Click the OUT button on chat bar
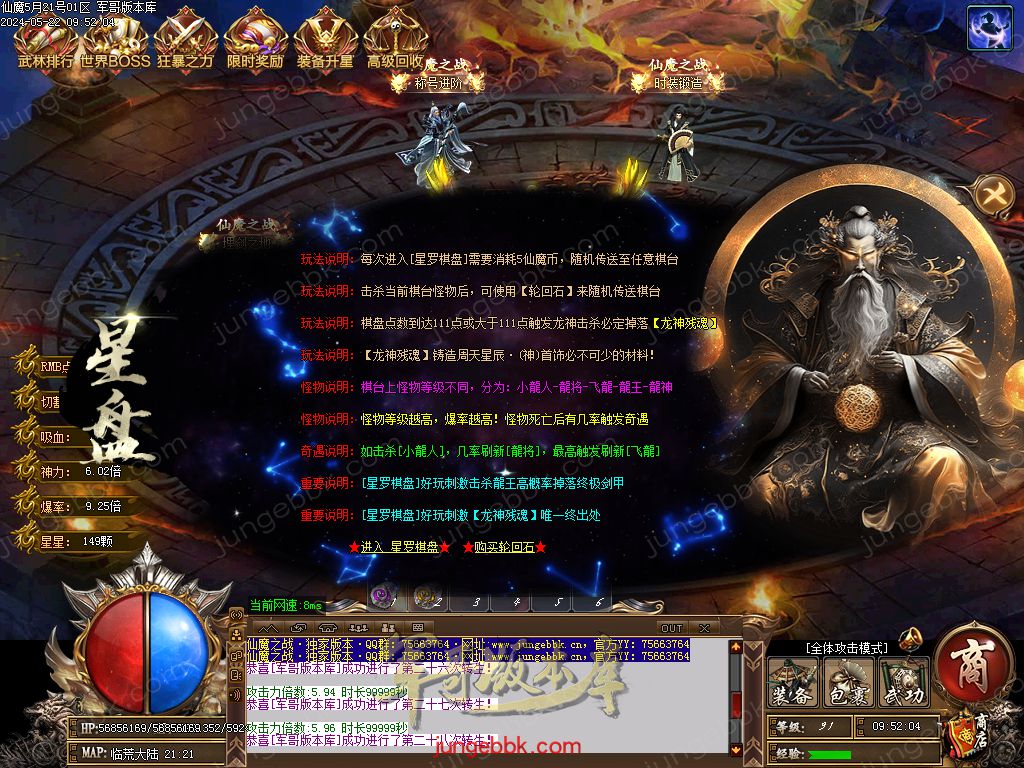 click(x=672, y=628)
